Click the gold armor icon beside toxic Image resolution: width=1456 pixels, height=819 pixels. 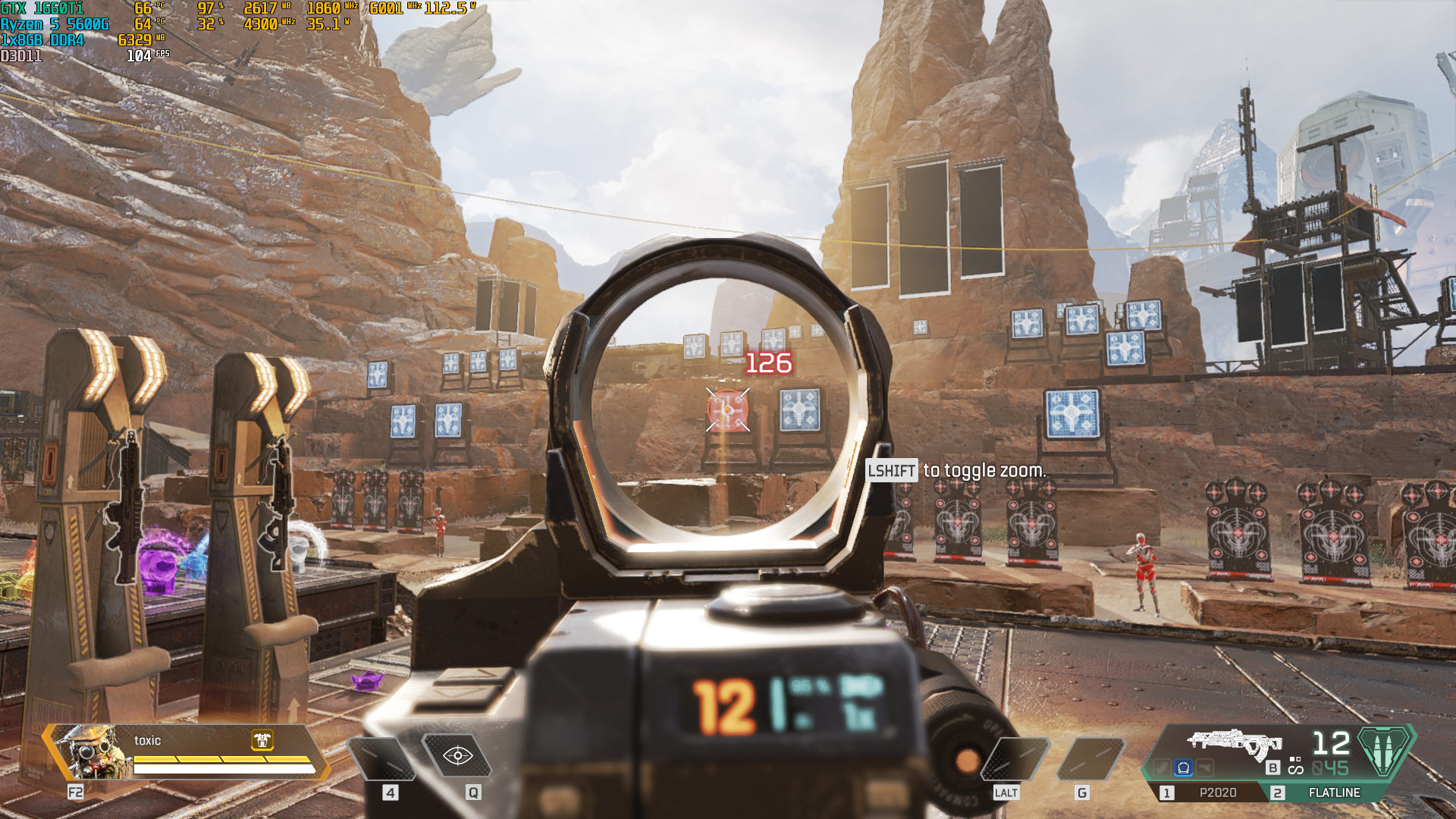262,740
